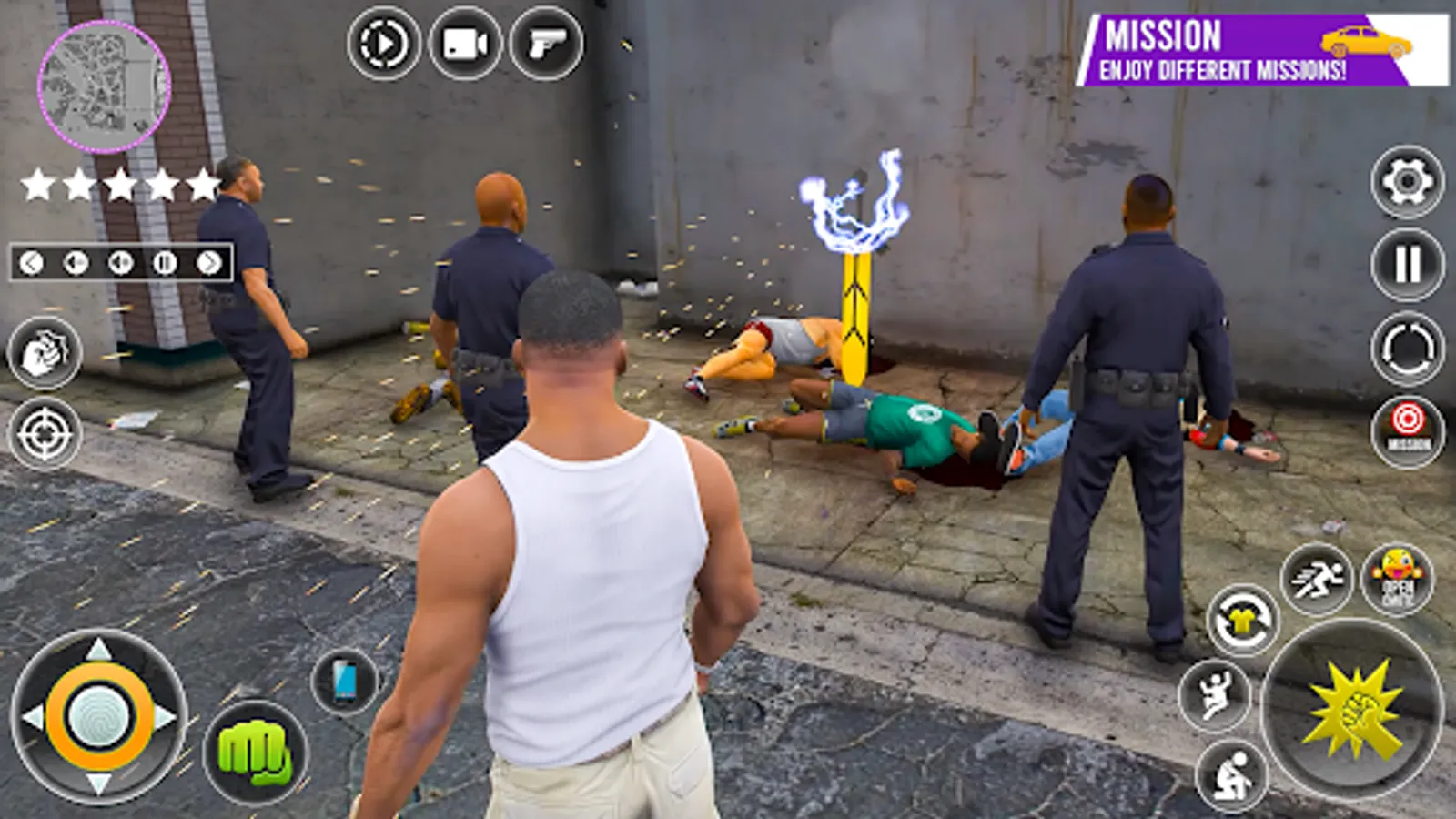Toggle the mission tracker target button
The image size is (1456, 819).
[x=1406, y=430]
